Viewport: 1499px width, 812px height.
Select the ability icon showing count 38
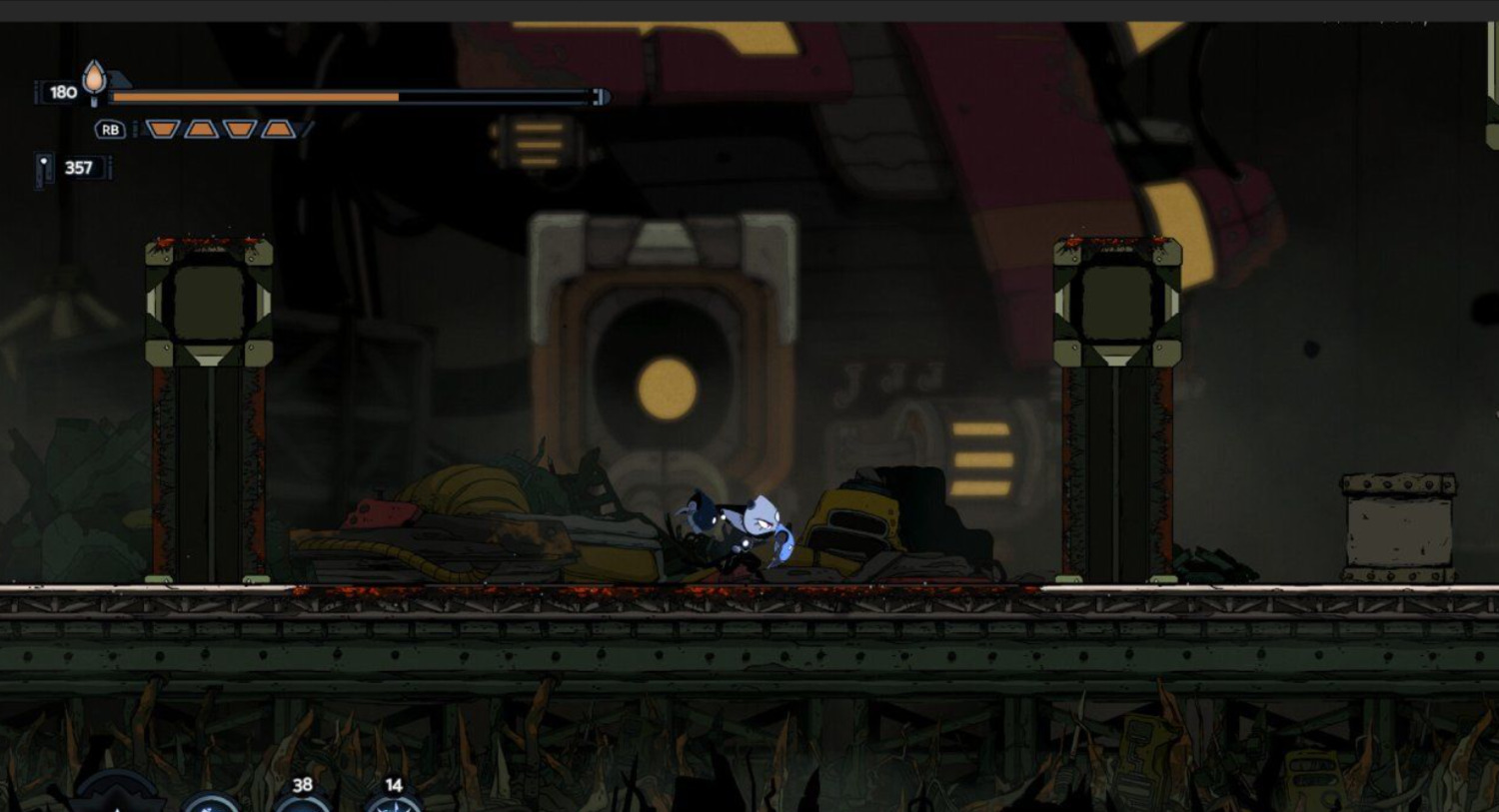pyautogui.click(x=302, y=802)
